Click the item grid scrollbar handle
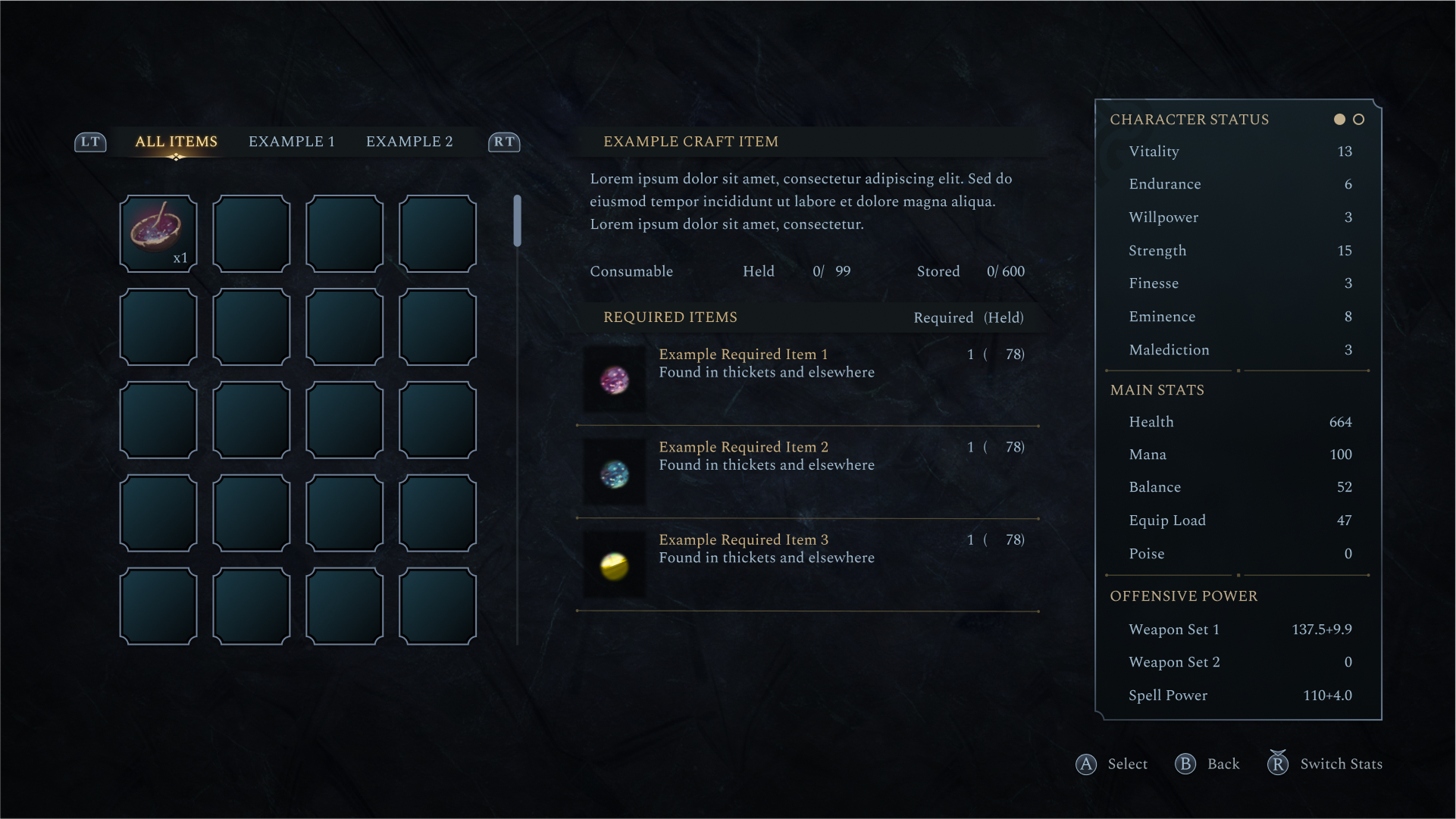Viewport: 1456px width, 819px height. pyautogui.click(x=518, y=220)
